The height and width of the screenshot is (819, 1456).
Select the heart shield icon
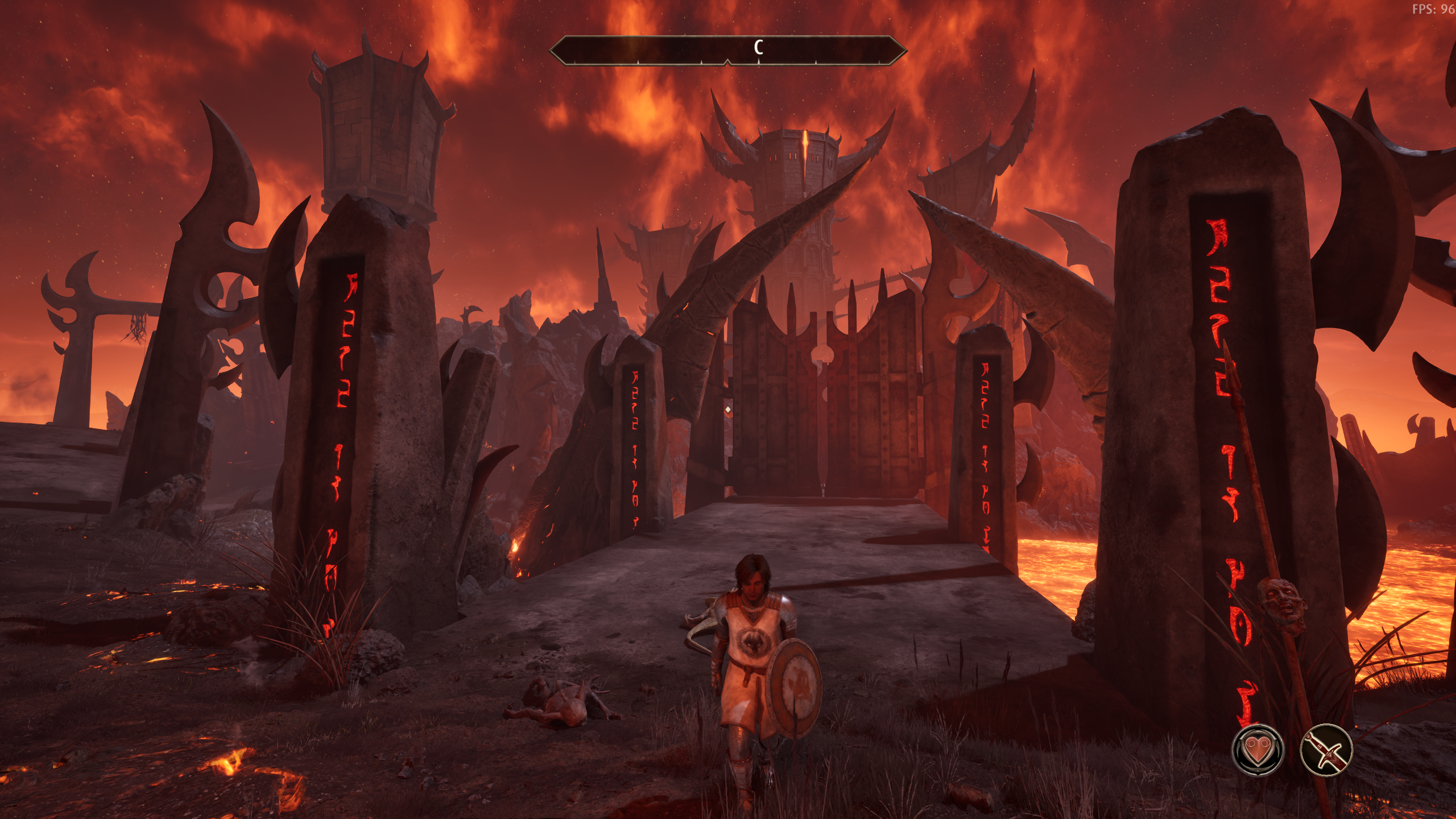pyautogui.click(x=1258, y=750)
